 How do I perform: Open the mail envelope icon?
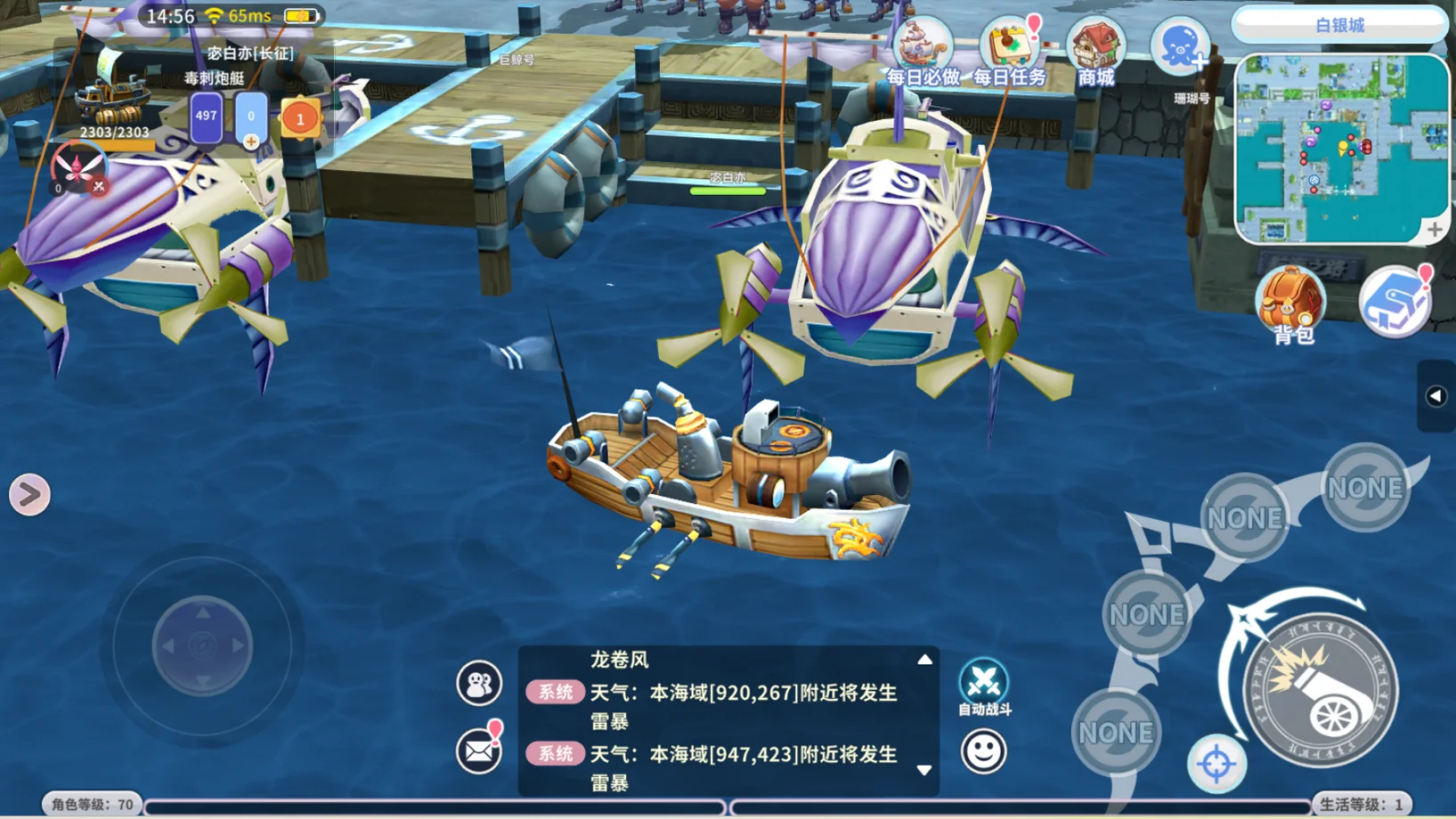coord(478,752)
